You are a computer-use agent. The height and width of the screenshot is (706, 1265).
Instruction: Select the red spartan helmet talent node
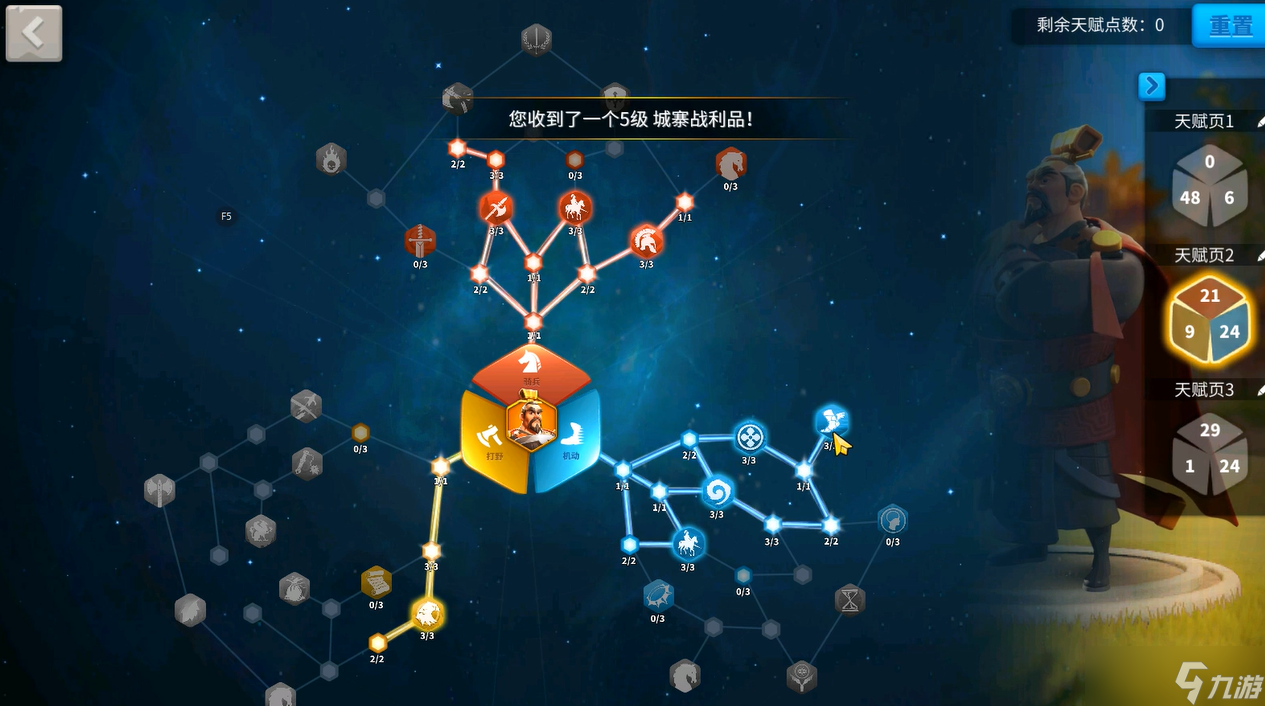[646, 241]
